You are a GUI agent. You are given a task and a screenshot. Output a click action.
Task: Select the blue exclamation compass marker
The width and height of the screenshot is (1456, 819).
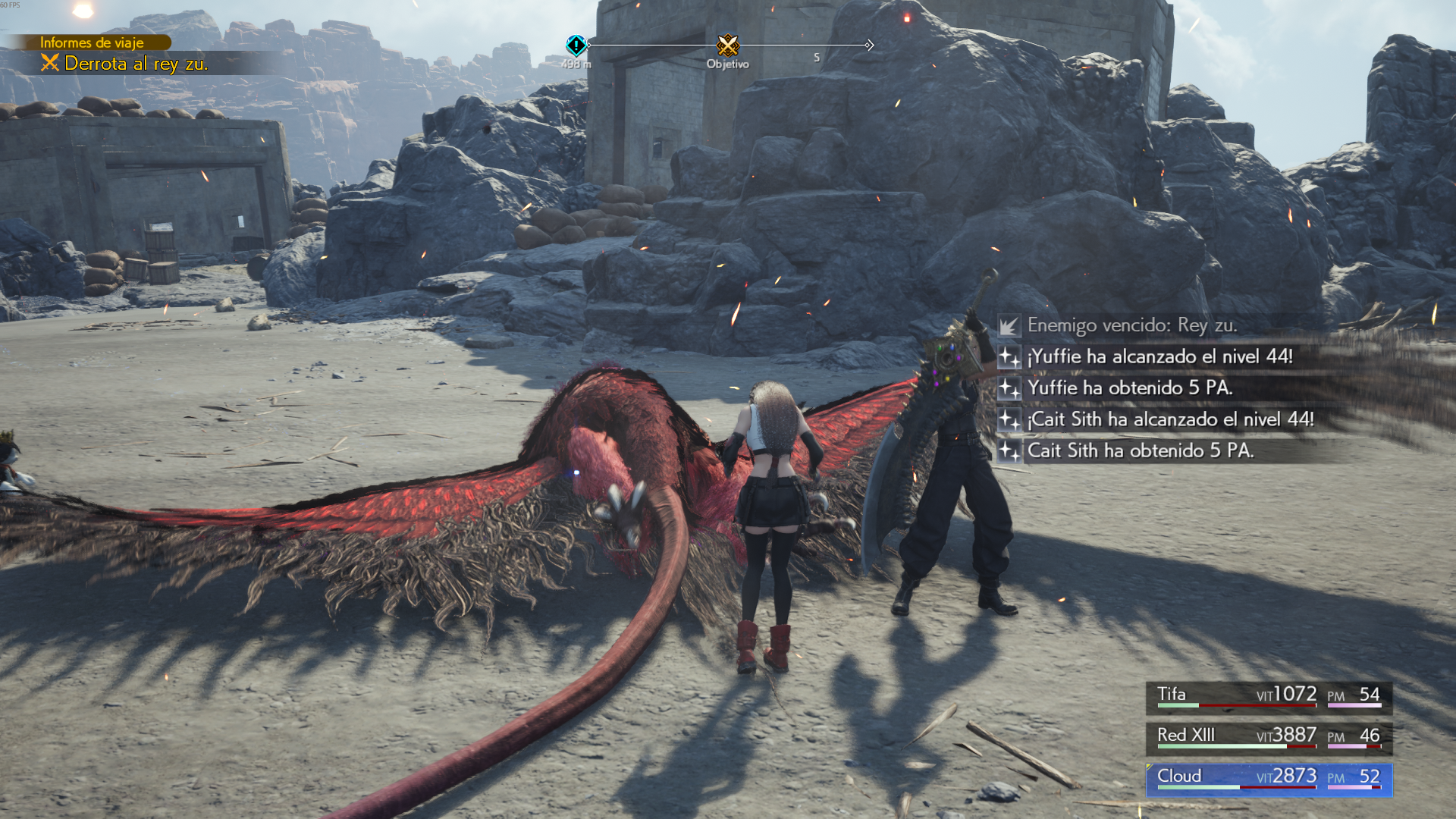pos(576,45)
